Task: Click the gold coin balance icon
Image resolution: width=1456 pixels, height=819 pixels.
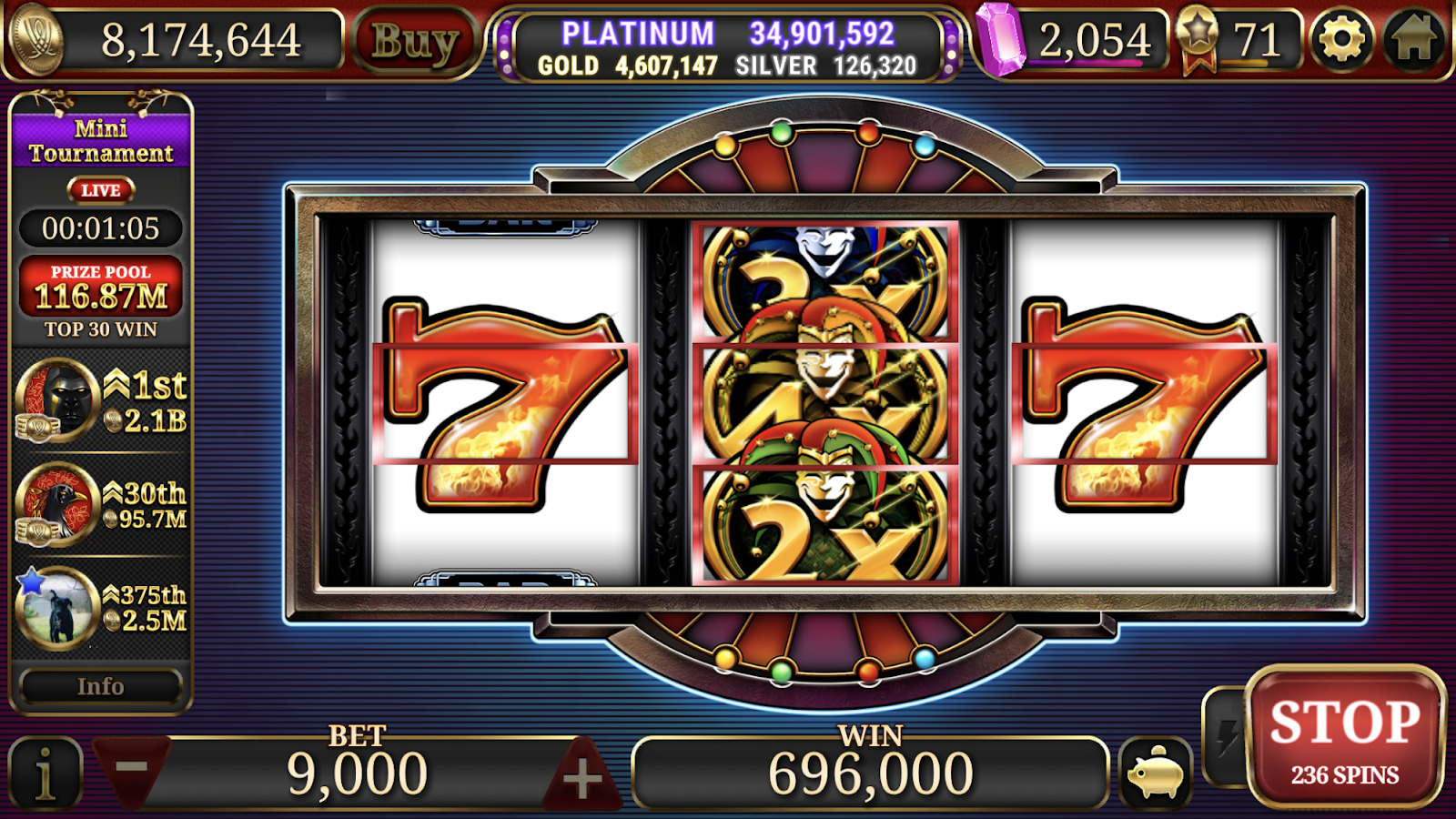Action: 36,38
